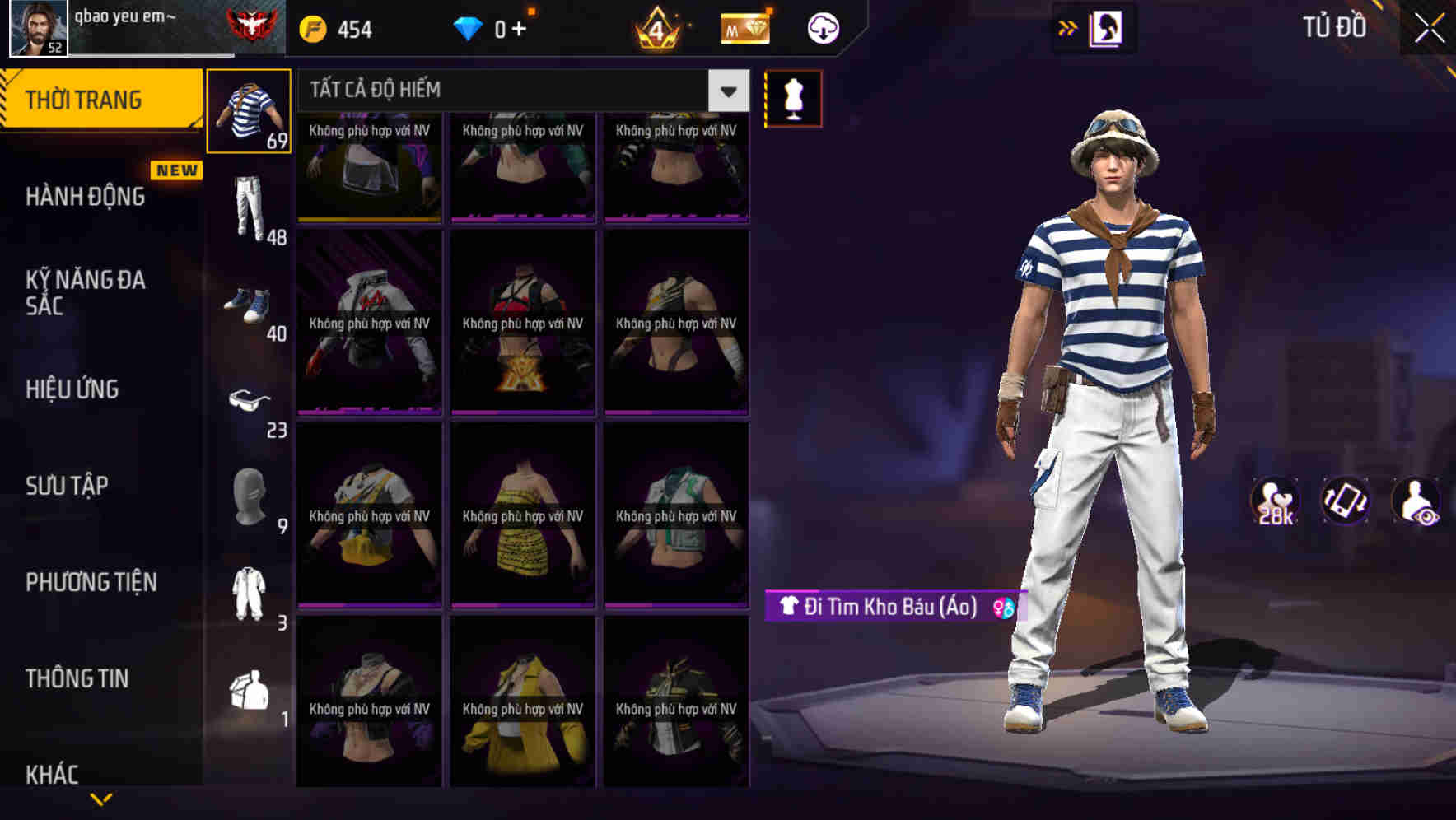Viewport: 1456px width, 820px height.
Task: Select the mask headgear category icon
Action: (249, 494)
